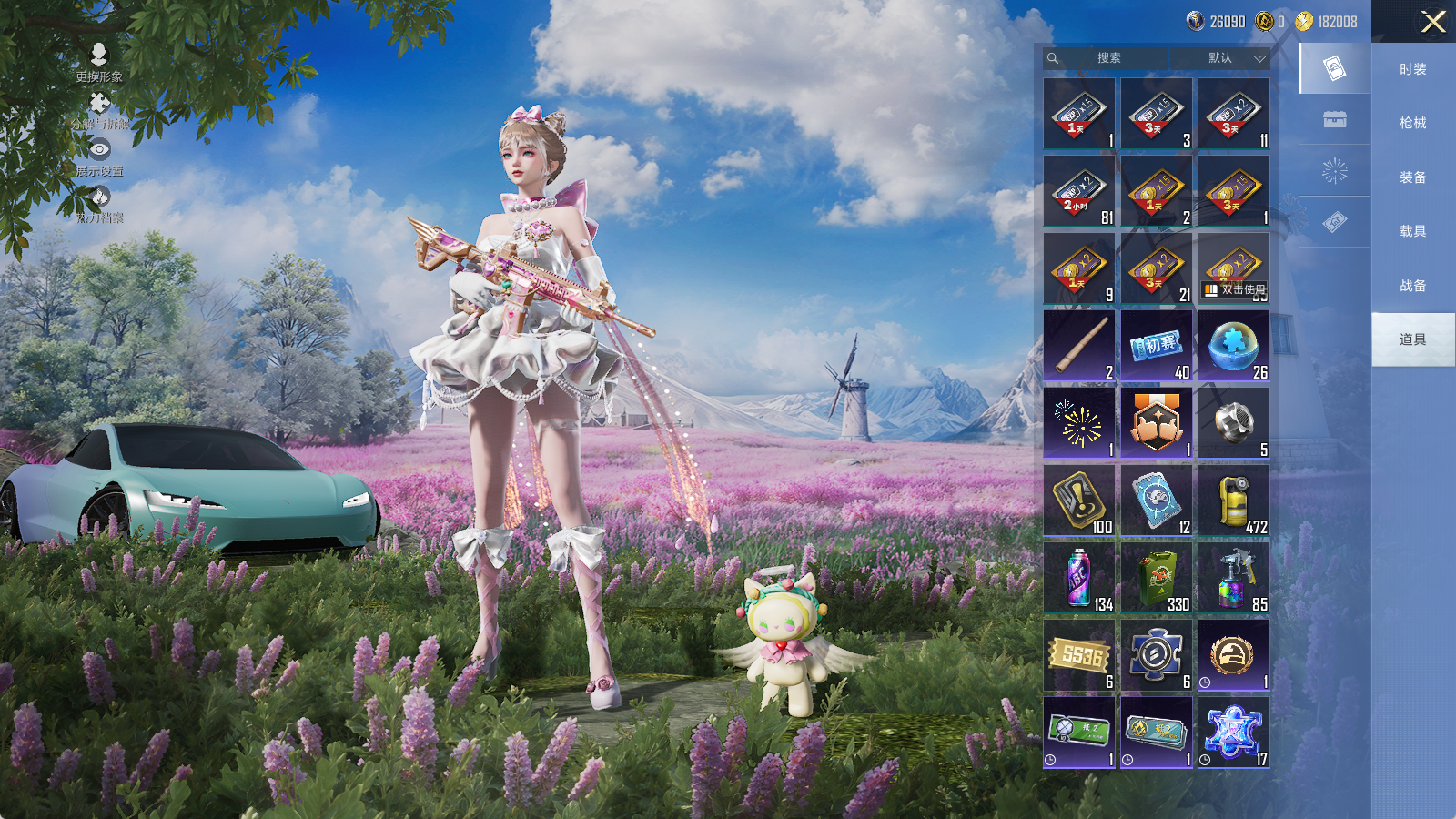Select the SS36 golden ticket slot
This screenshot has width=1456, height=819.
1079,655
